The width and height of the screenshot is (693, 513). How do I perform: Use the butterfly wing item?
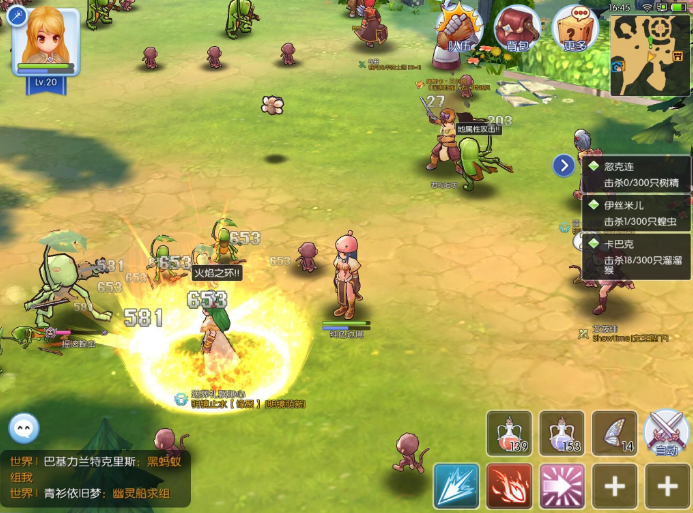click(614, 433)
